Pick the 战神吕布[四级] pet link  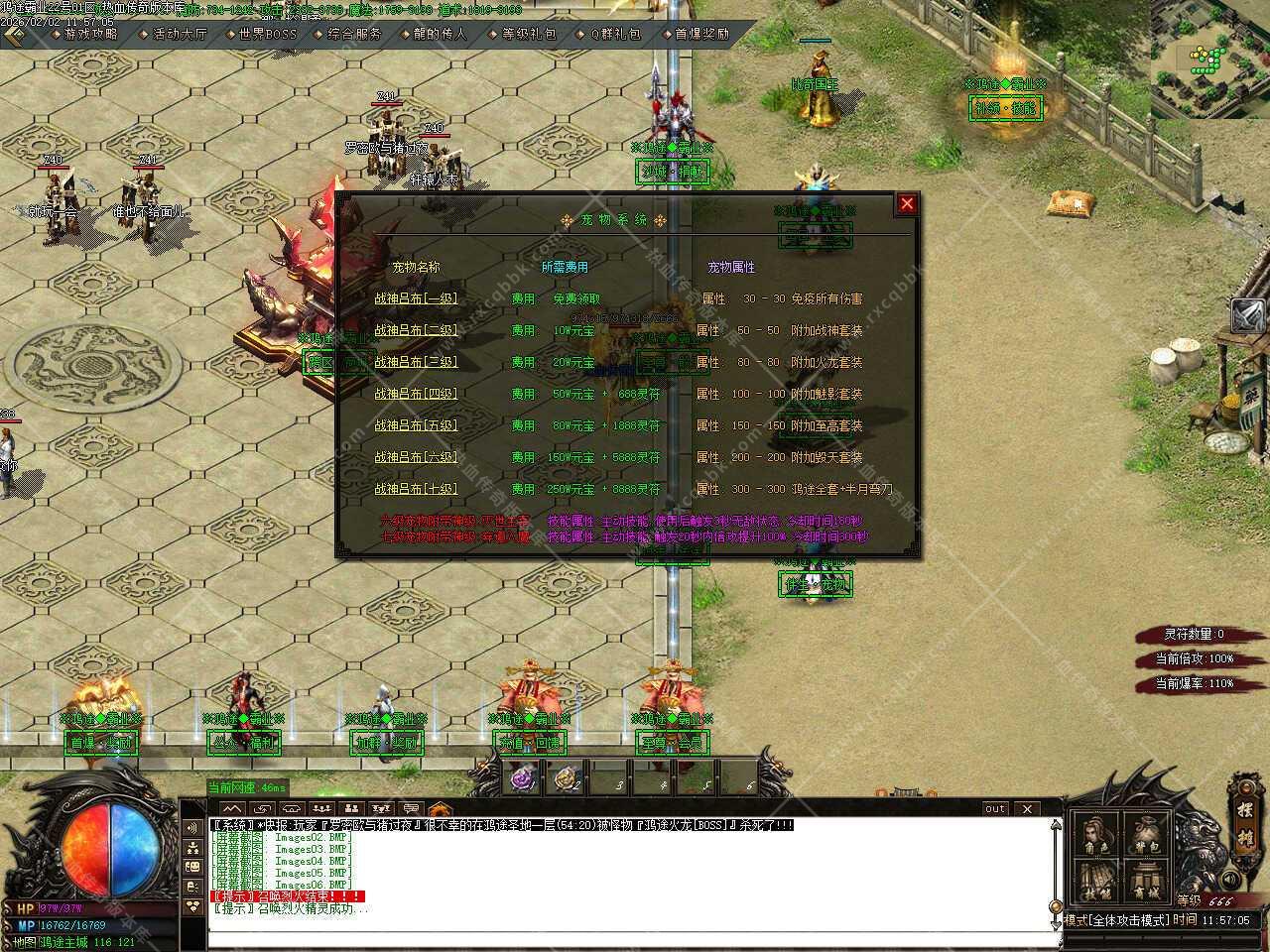point(416,394)
